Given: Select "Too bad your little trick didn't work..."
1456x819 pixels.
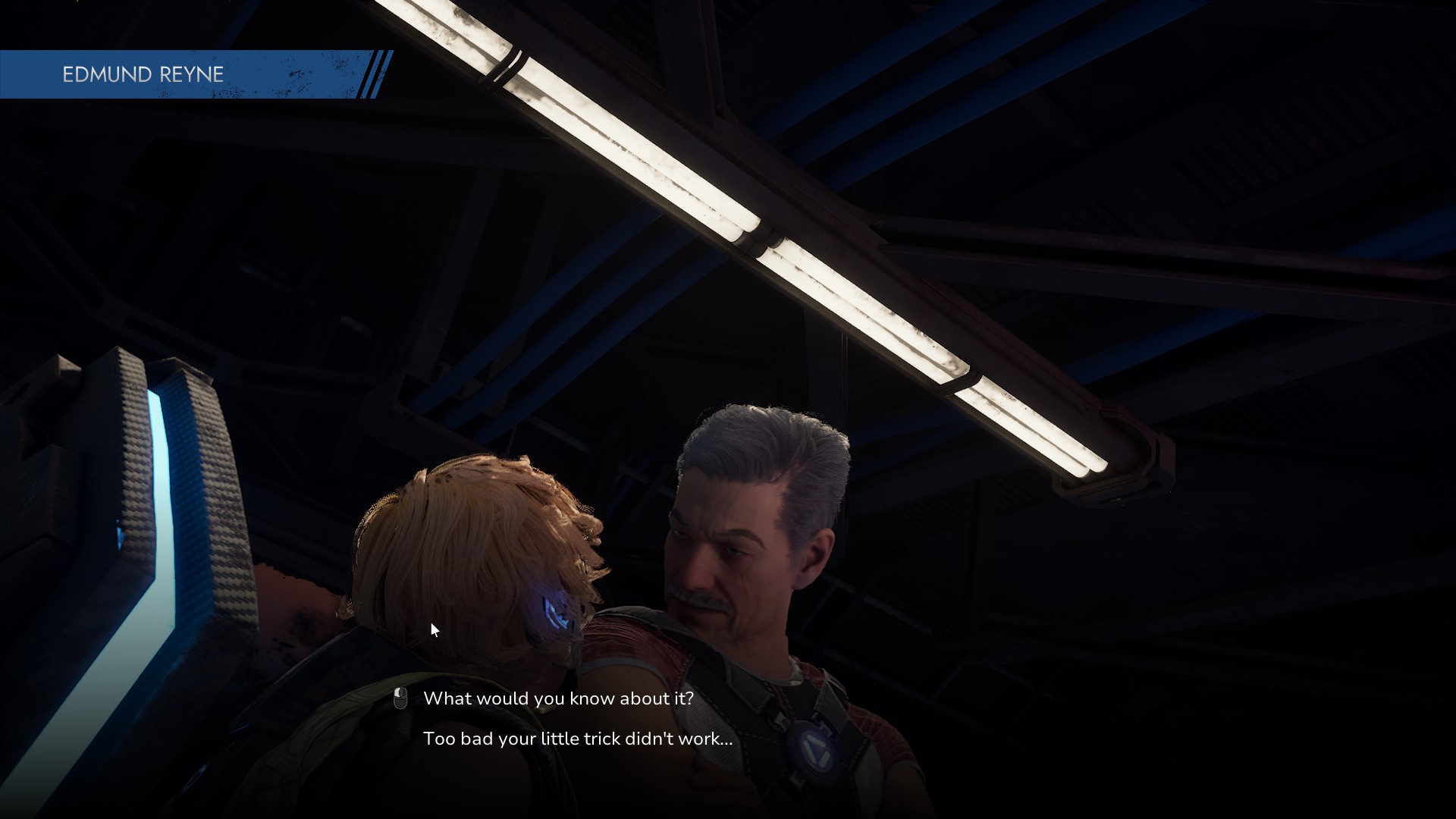Looking at the screenshot, I should pyautogui.click(x=578, y=739).
